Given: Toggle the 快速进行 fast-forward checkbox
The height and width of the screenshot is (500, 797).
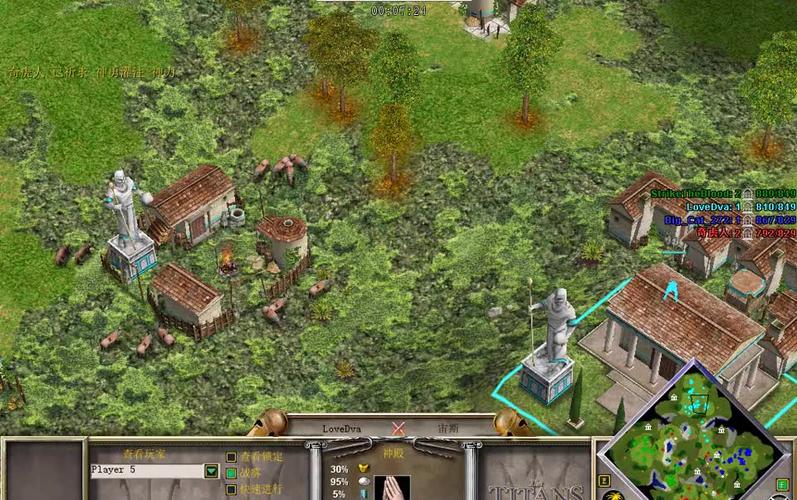Looking at the screenshot, I should click(x=231, y=489).
